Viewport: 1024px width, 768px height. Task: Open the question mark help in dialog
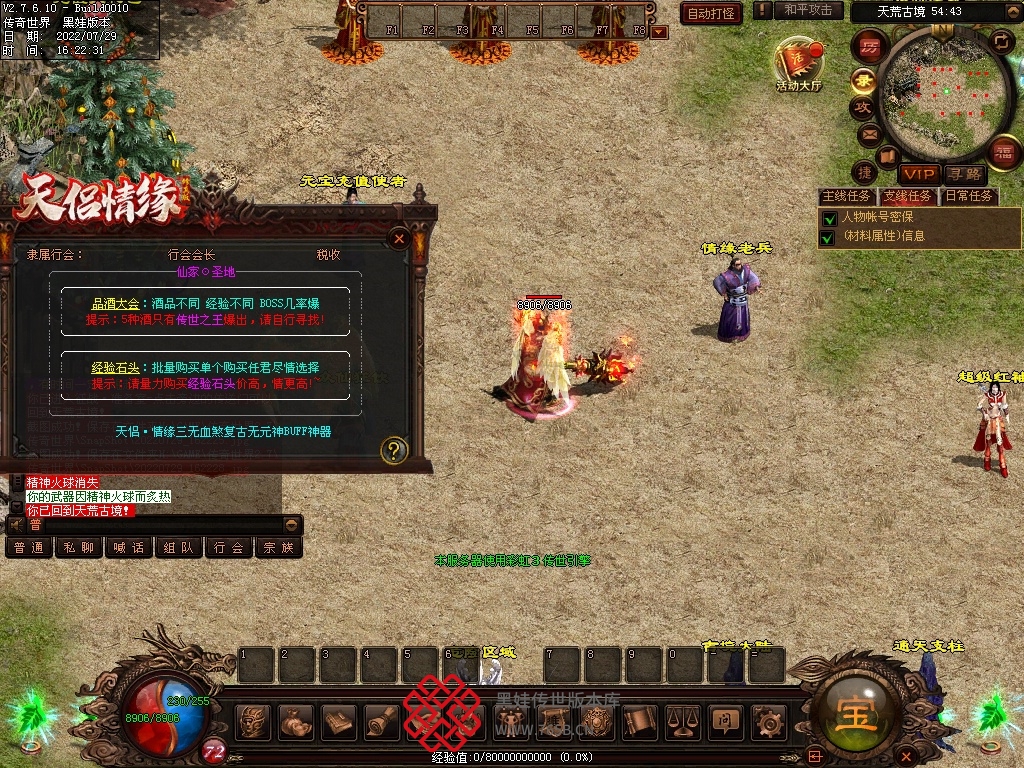click(x=394, y=450)
